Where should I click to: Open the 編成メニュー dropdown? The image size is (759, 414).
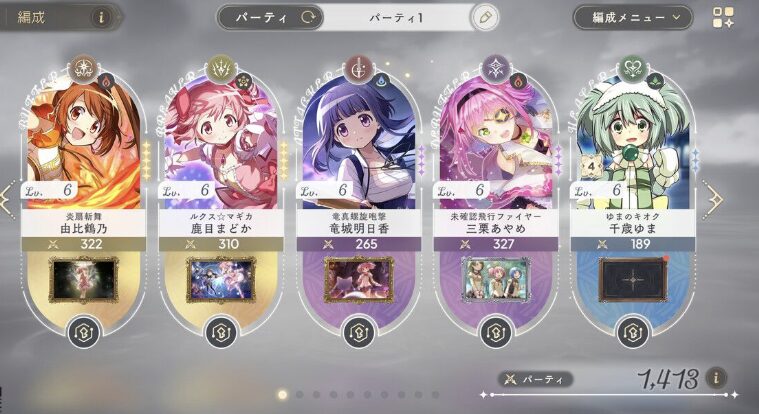(x=632, y=17)
